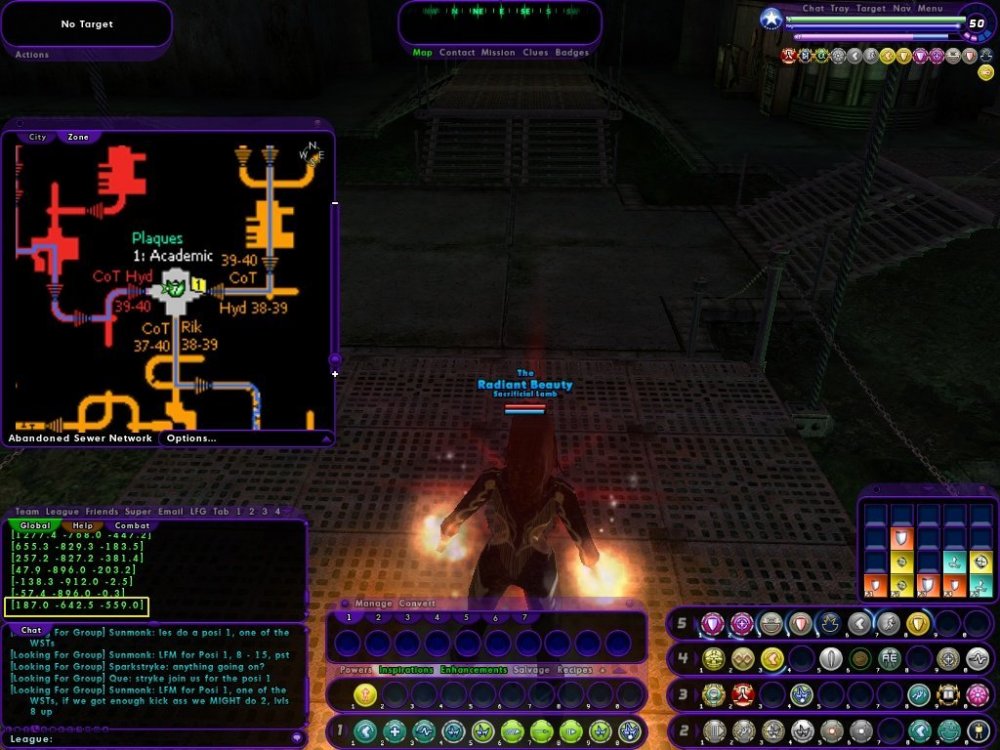
Task: Open the Salvage inventory tab
Action: coord(532,670)
